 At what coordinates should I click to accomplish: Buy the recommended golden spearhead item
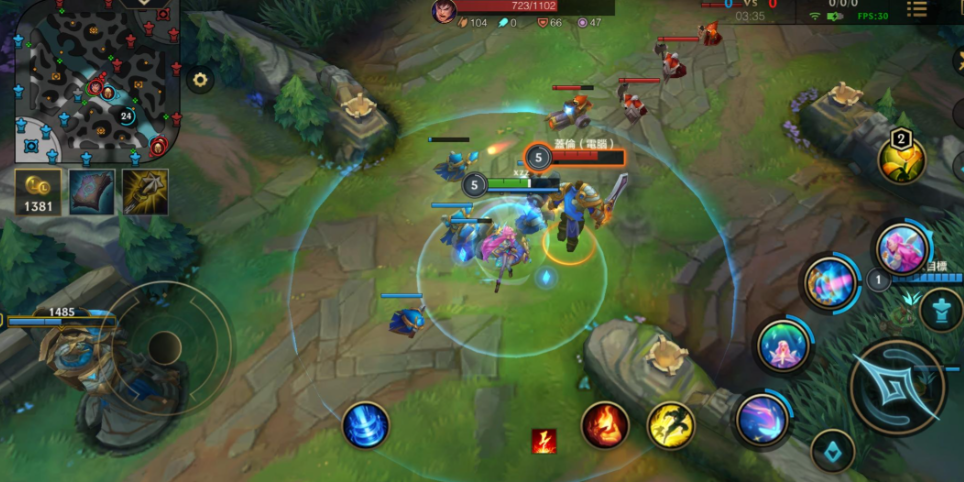(x=145, y=191)
